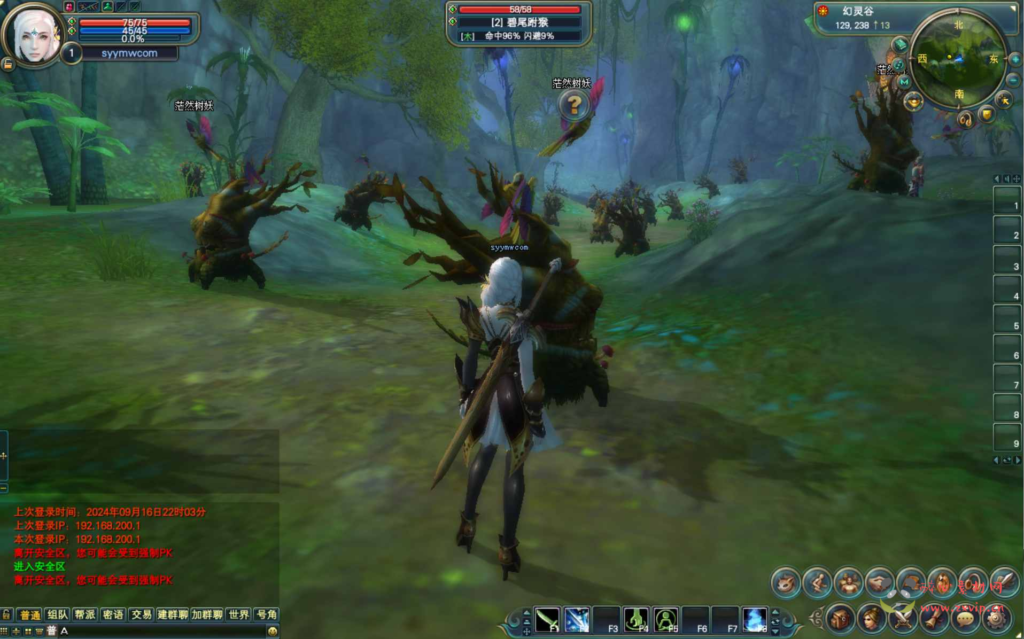
Task: Open the 帮派 guild chat tab
Action: (x=85, y=614)
